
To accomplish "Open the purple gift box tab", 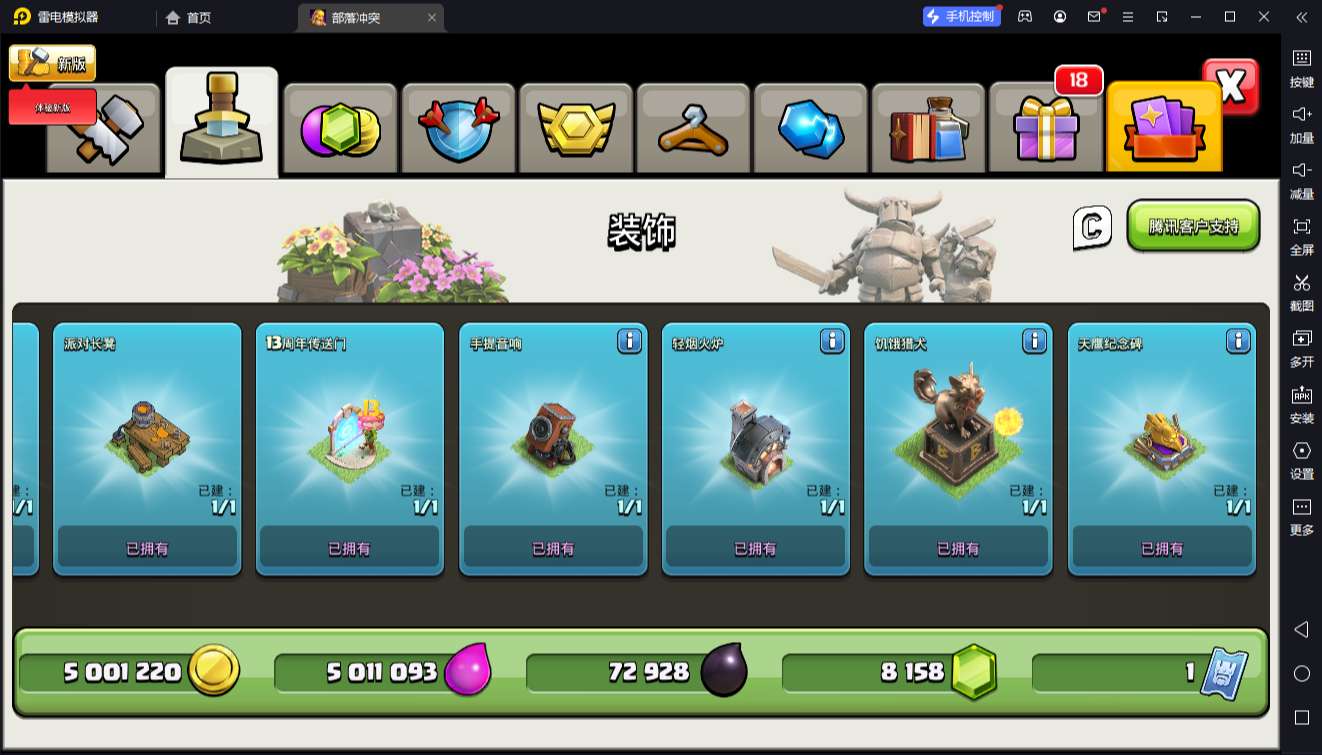I will (1045, 128).
